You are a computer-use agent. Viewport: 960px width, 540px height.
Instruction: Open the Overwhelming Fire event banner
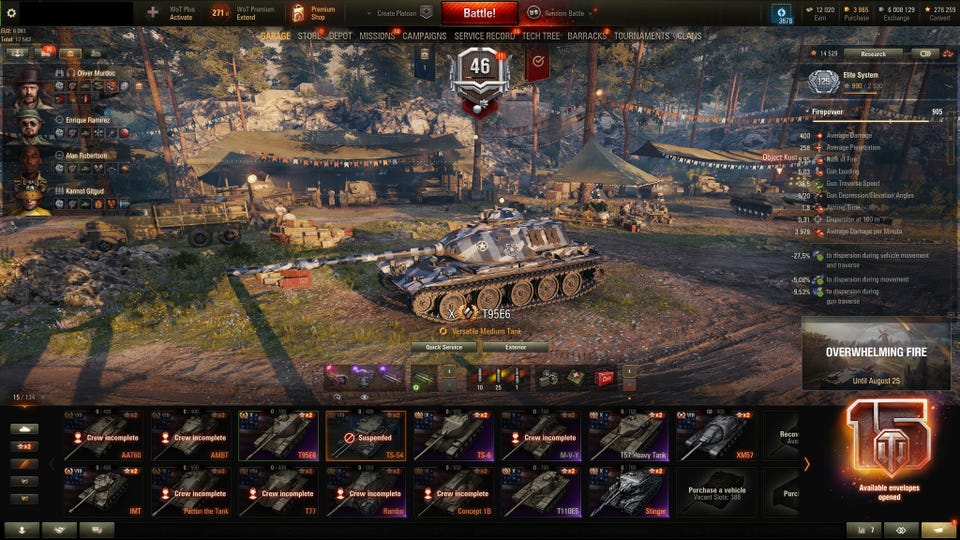(875, 353)
